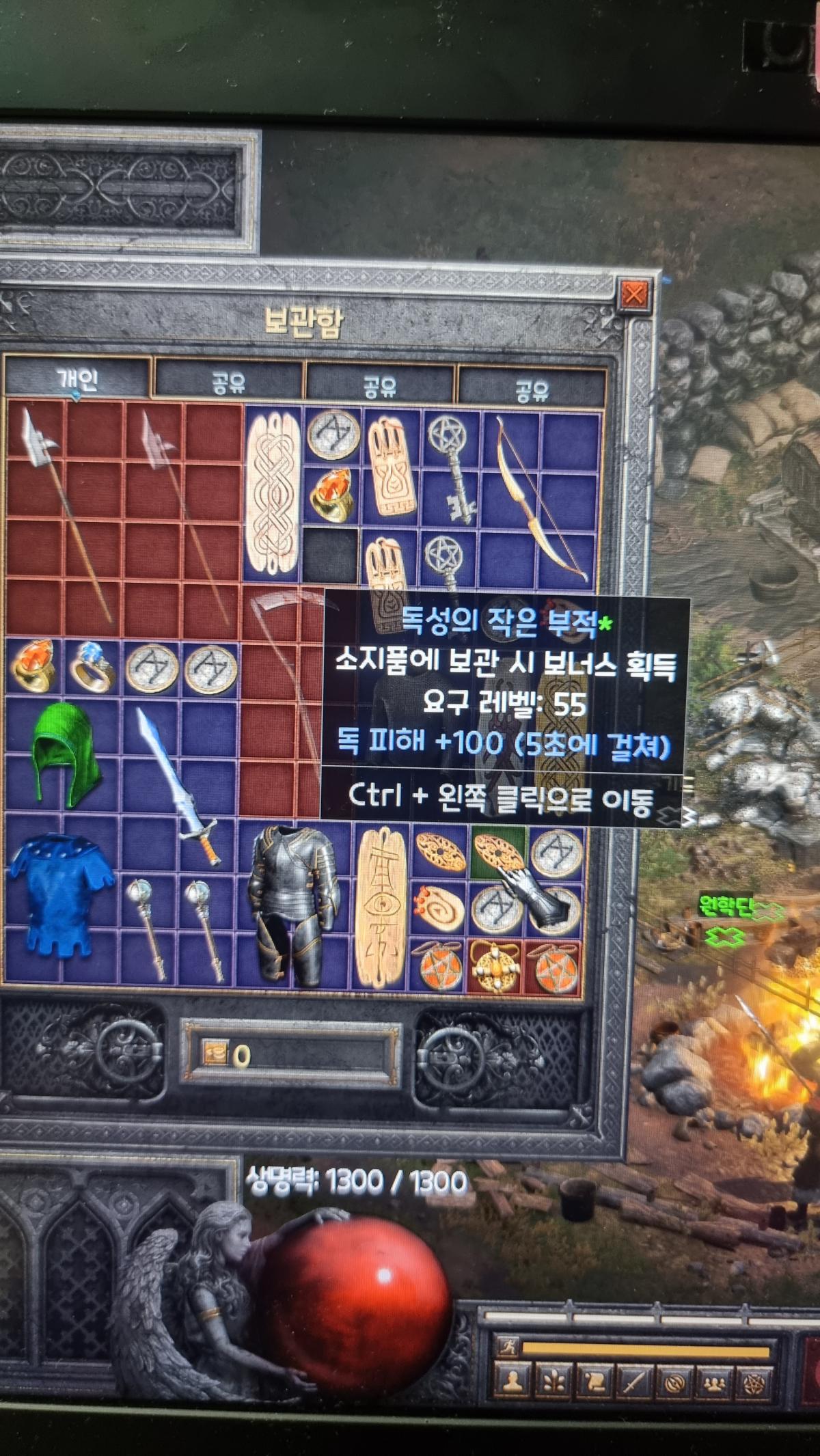Pick up the blue gem ring
This screenshot has width=820, height=1456.
coord(93,666)
